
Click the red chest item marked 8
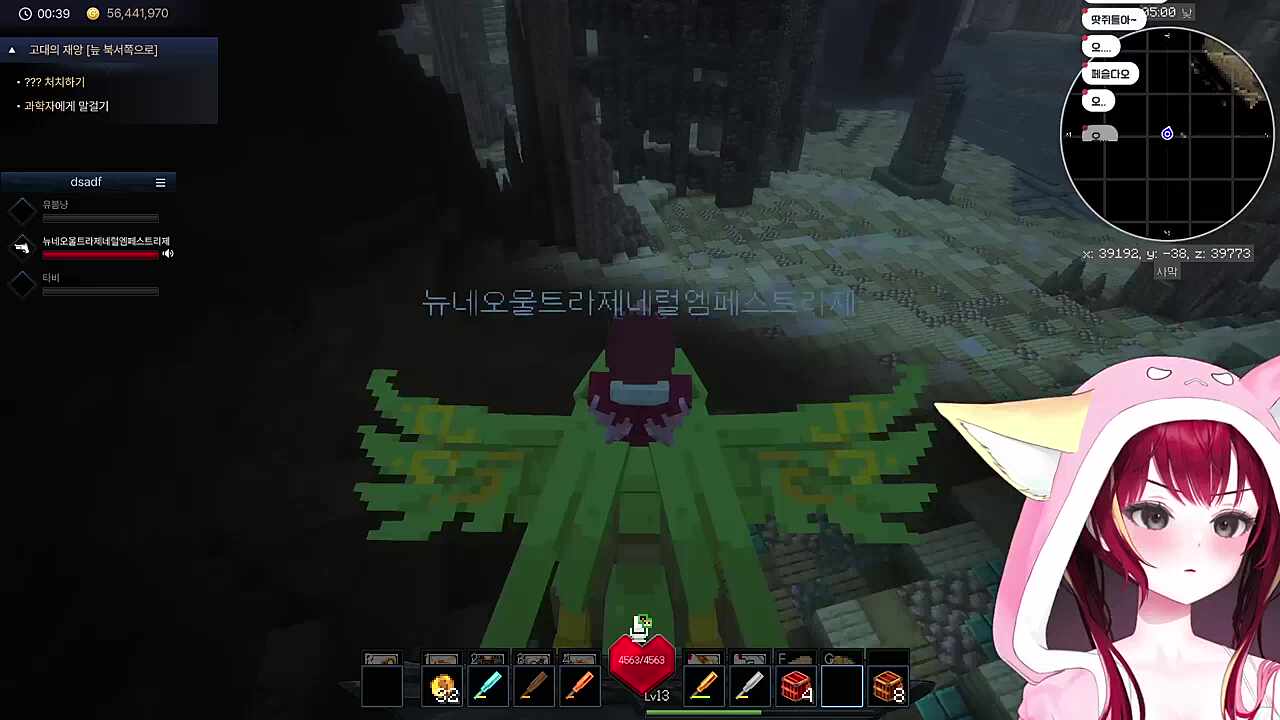tap(888, 687)
